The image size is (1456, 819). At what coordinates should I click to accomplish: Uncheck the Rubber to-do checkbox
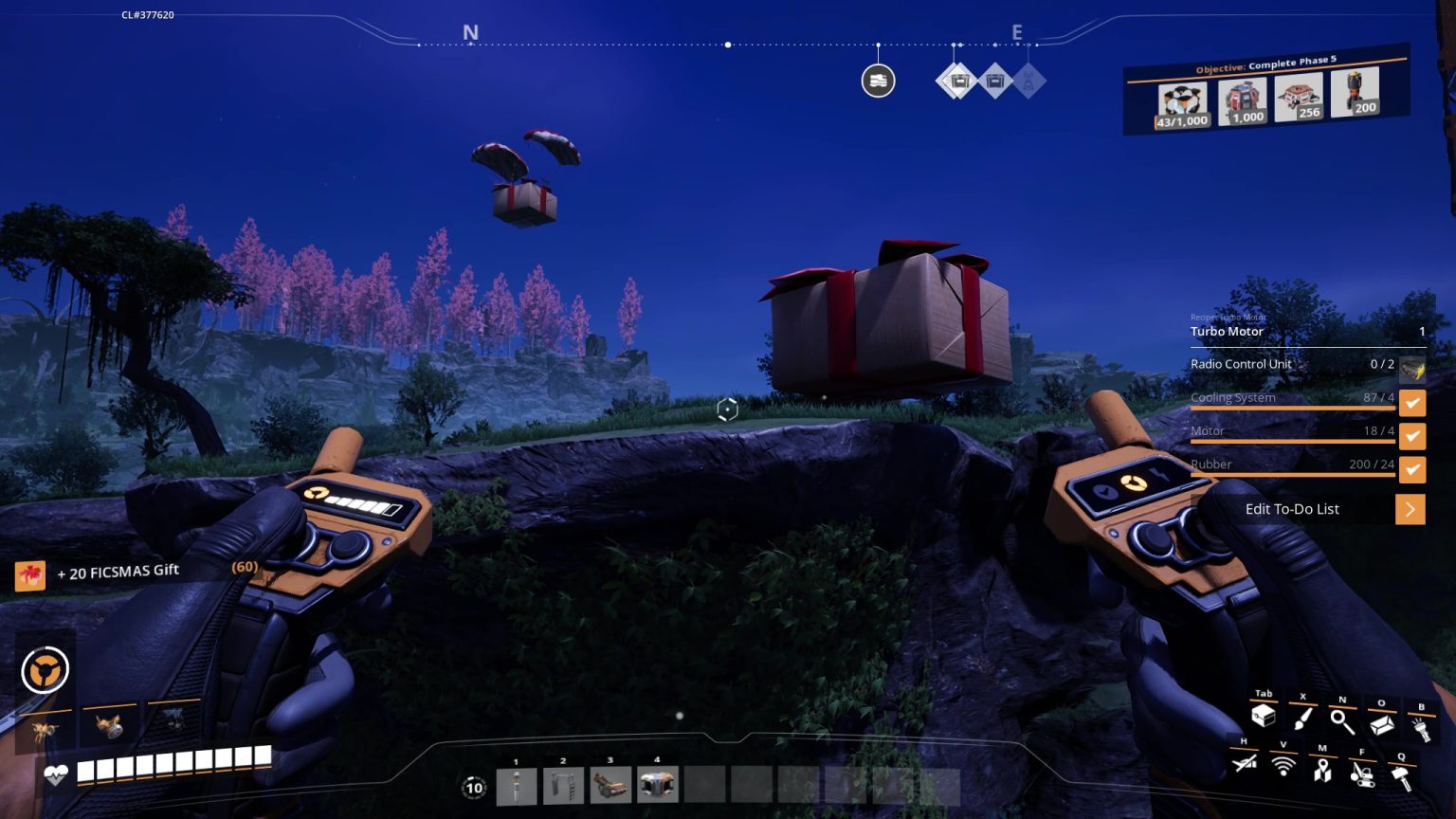pos(1411,470)
